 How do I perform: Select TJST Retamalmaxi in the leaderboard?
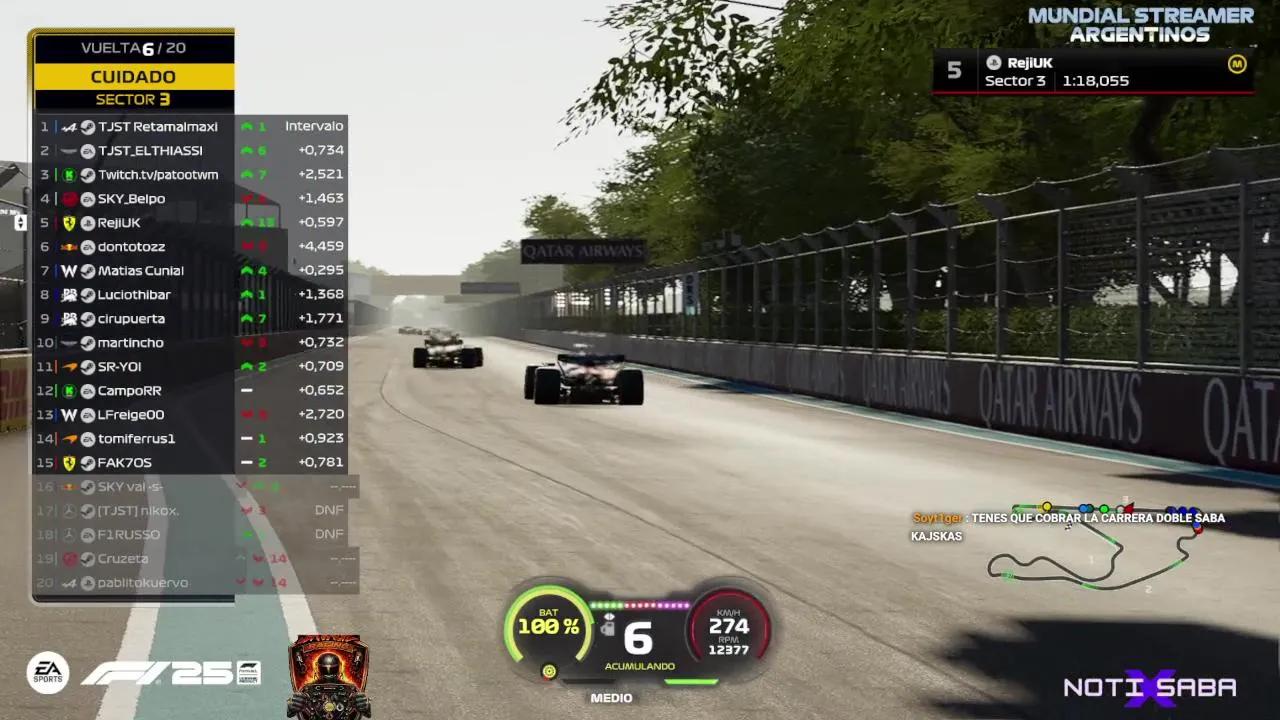[x=157, y=127]
